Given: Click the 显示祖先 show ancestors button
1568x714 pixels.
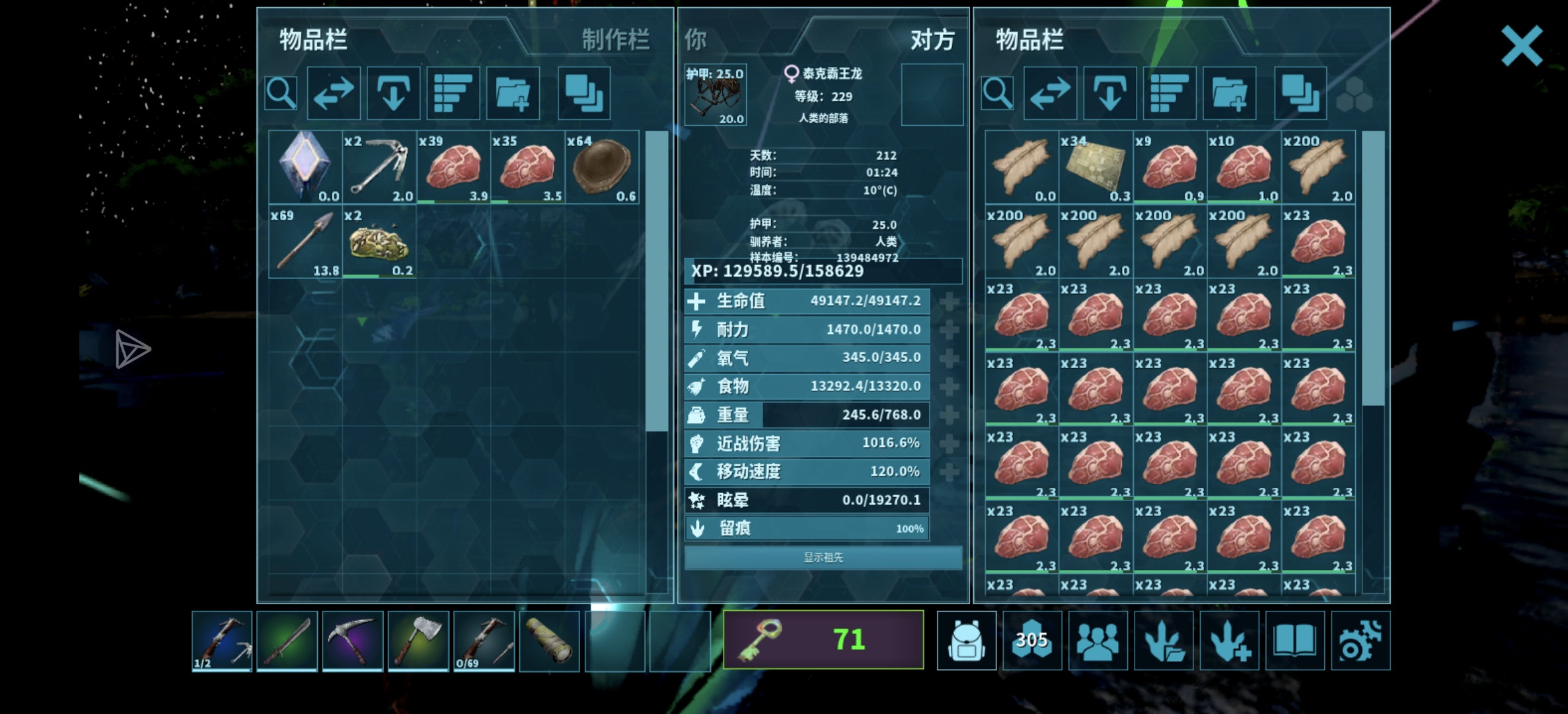Looking at the screenshot, I should 823,557.
